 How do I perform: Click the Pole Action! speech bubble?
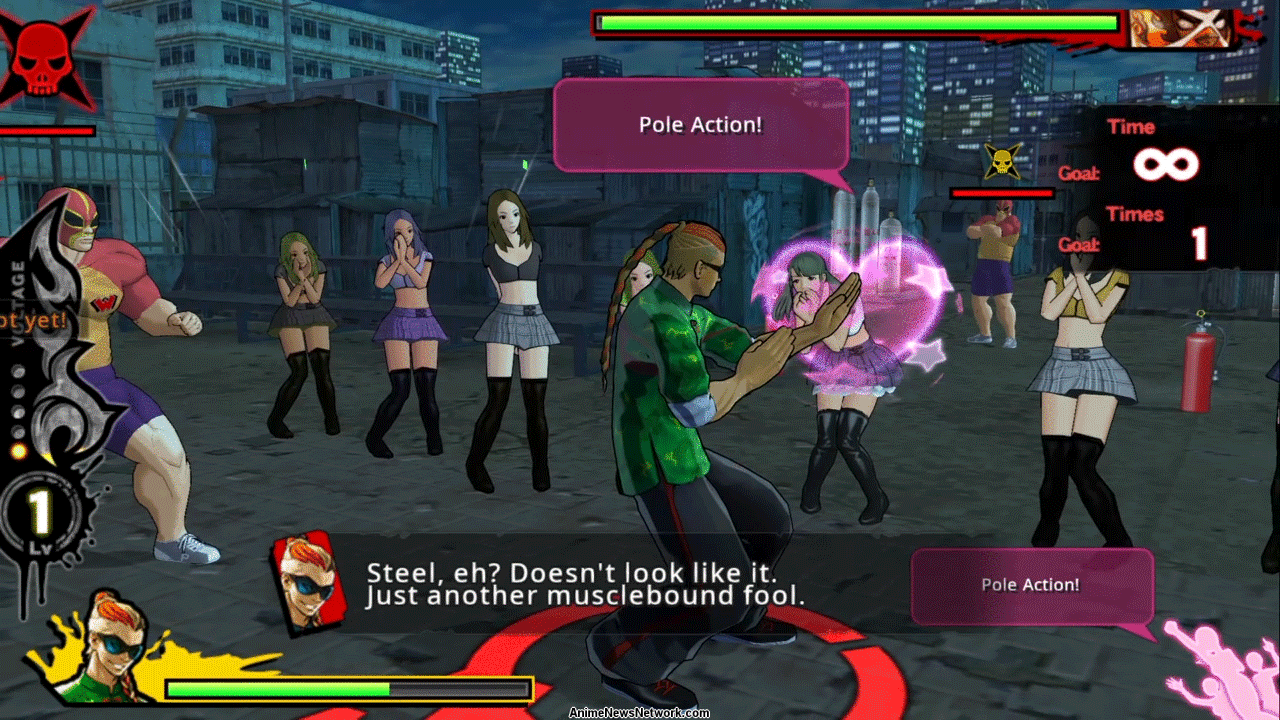(x=700, y=125)
